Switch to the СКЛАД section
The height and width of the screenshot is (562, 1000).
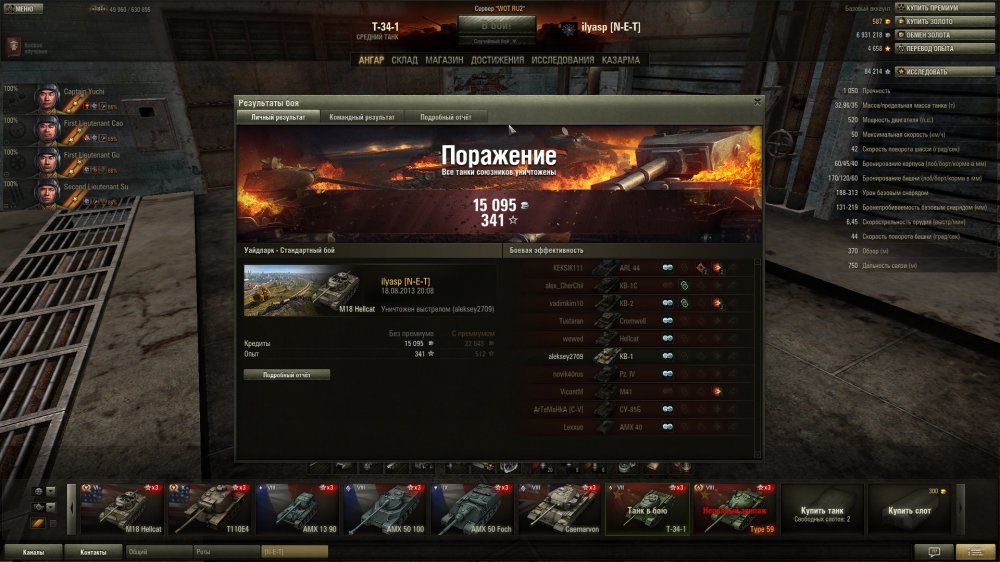[405, 60]
